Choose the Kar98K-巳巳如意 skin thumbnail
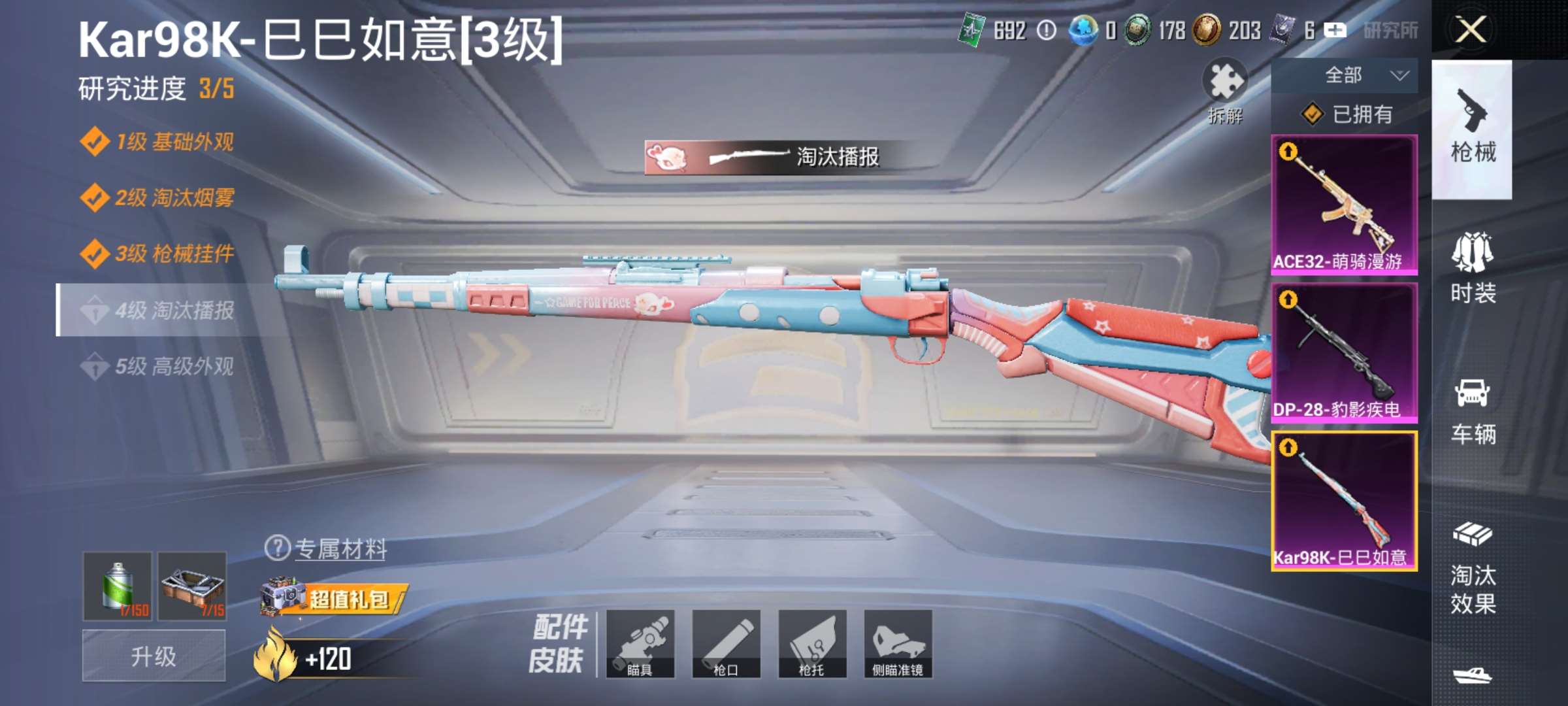 coord(1344,501)
